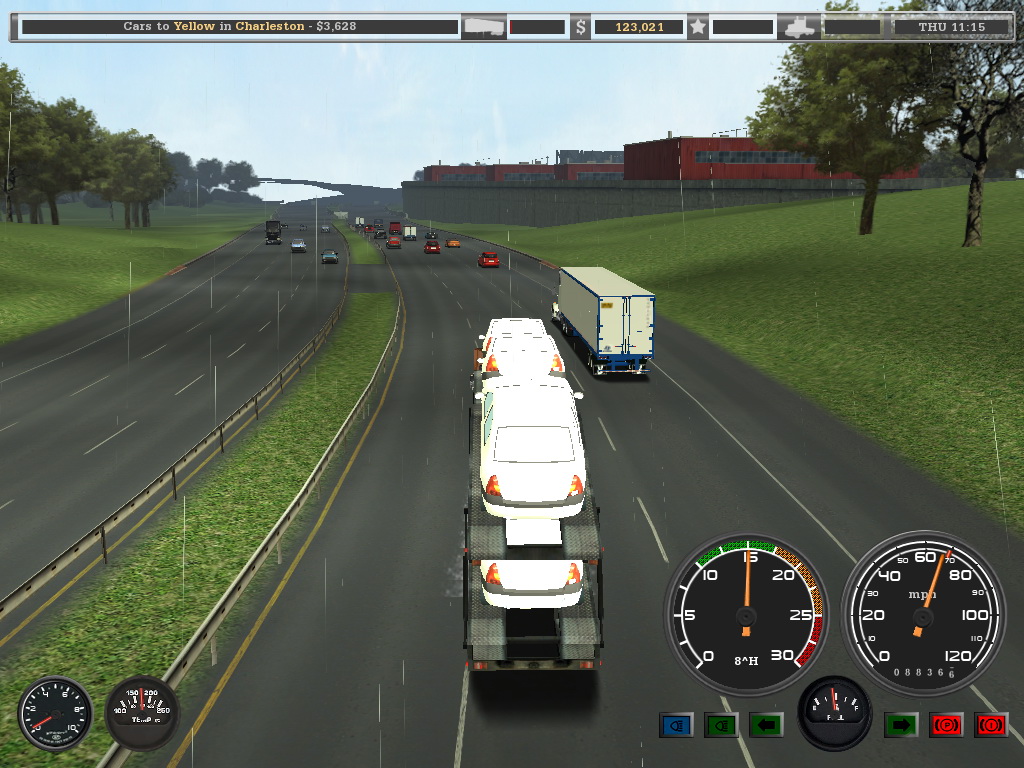Select the truck icon in top bar
1024x768 pixels.
click(x=802, y=27)
